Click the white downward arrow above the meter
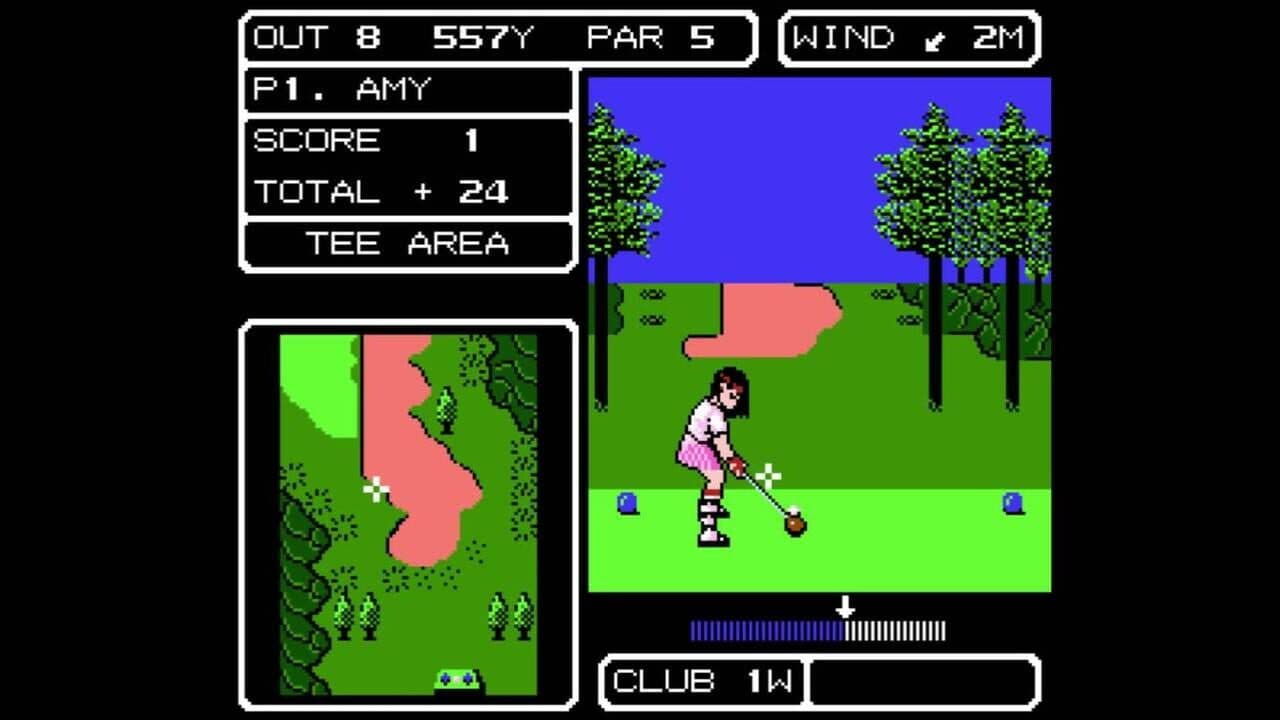 (x=846, y=606)
